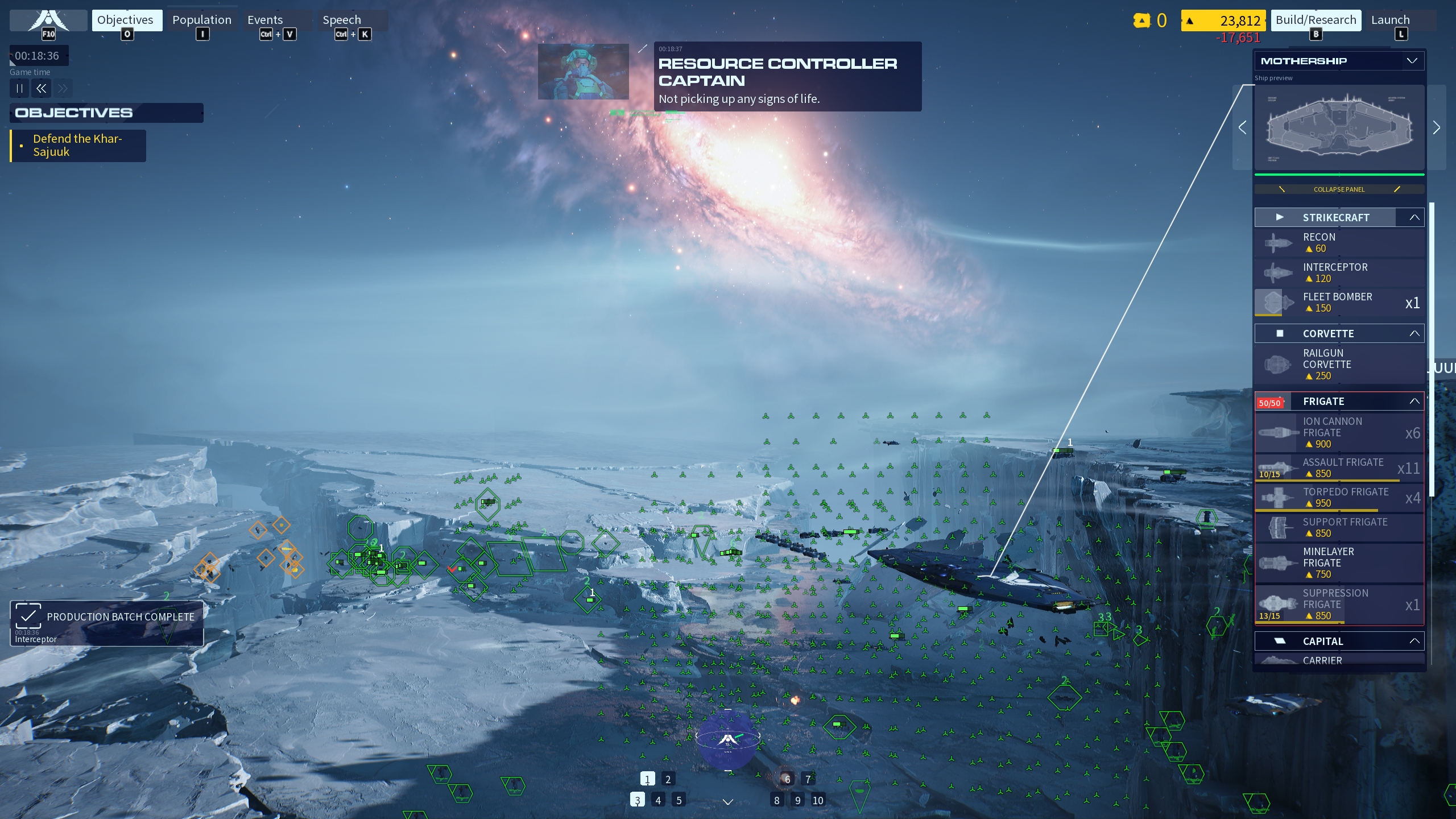The image size is (1456, 819).
Task: Expand the Mothership dropdown
Action: point(1412,61)
